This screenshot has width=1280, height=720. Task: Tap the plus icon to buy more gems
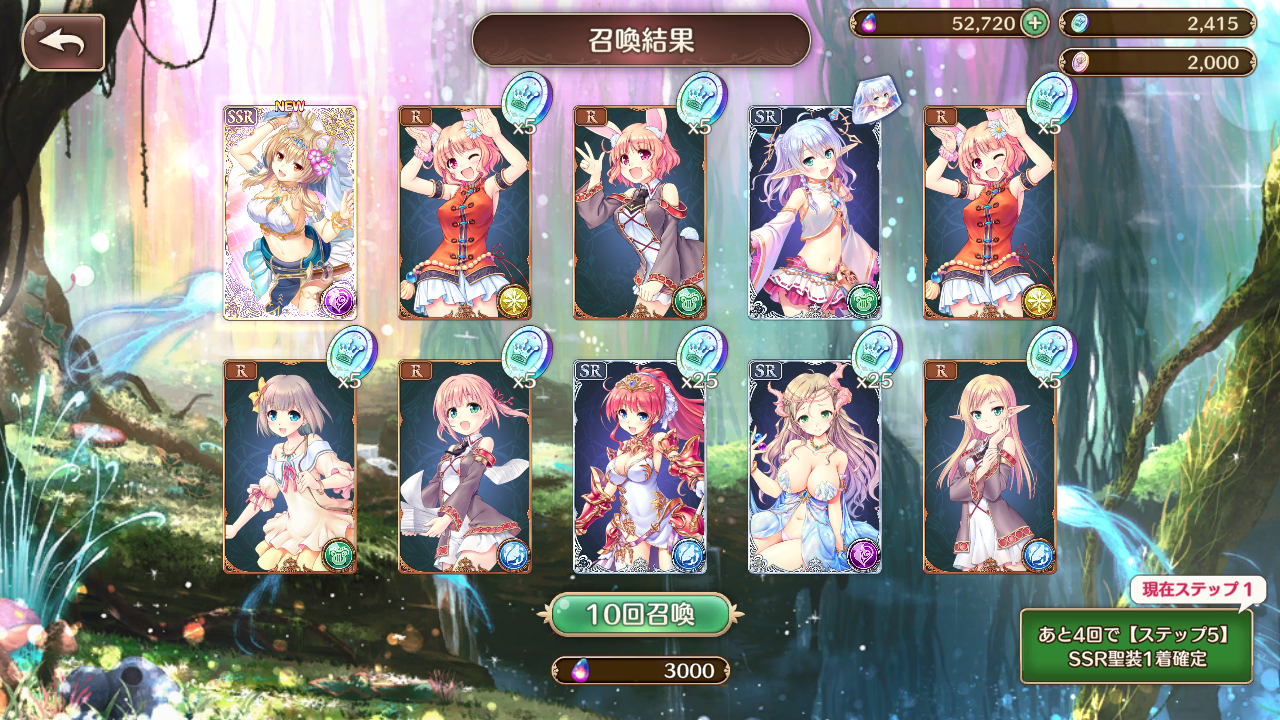click(x=1037, y=22)
